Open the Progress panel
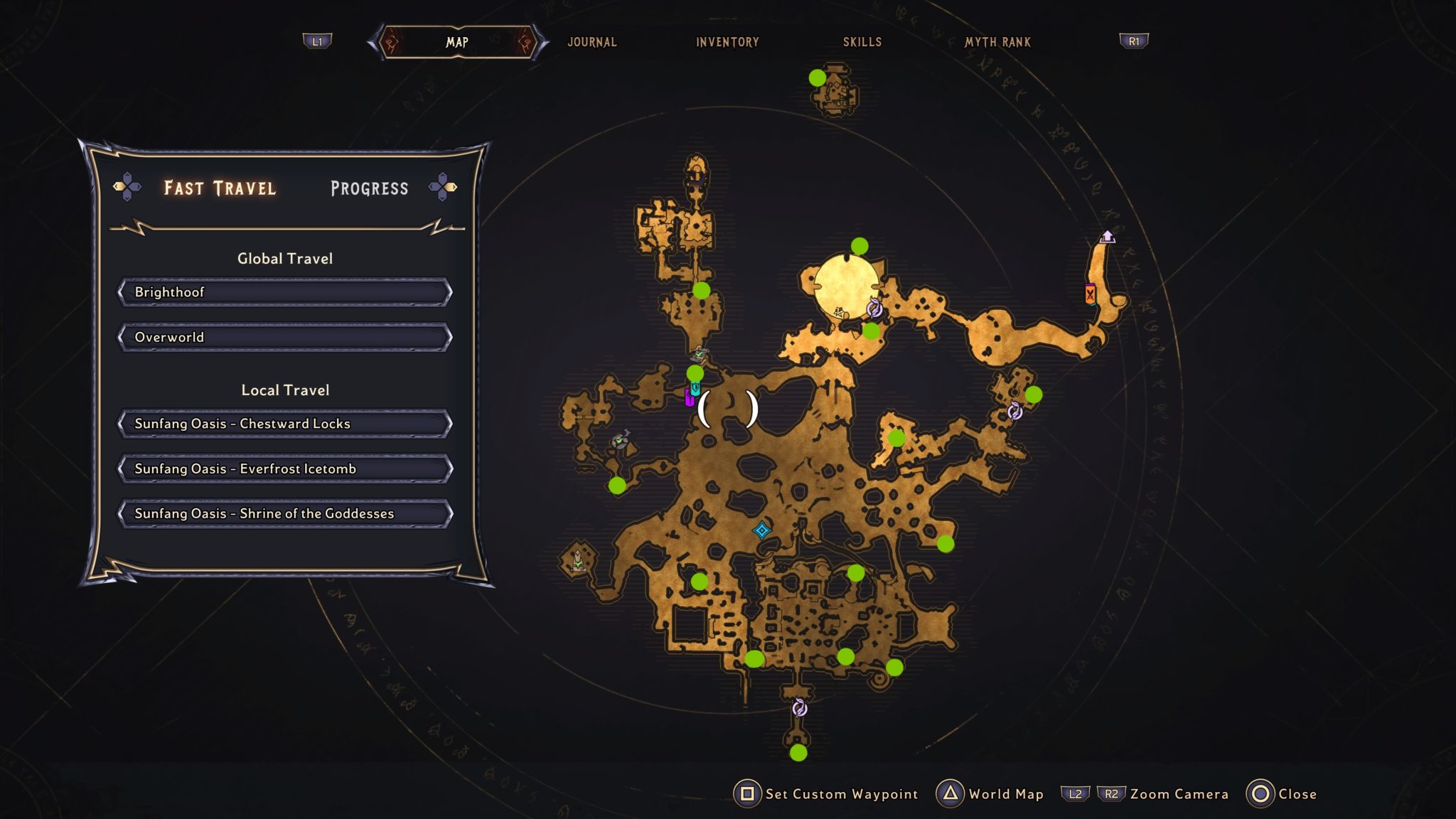 coord(368,187)
